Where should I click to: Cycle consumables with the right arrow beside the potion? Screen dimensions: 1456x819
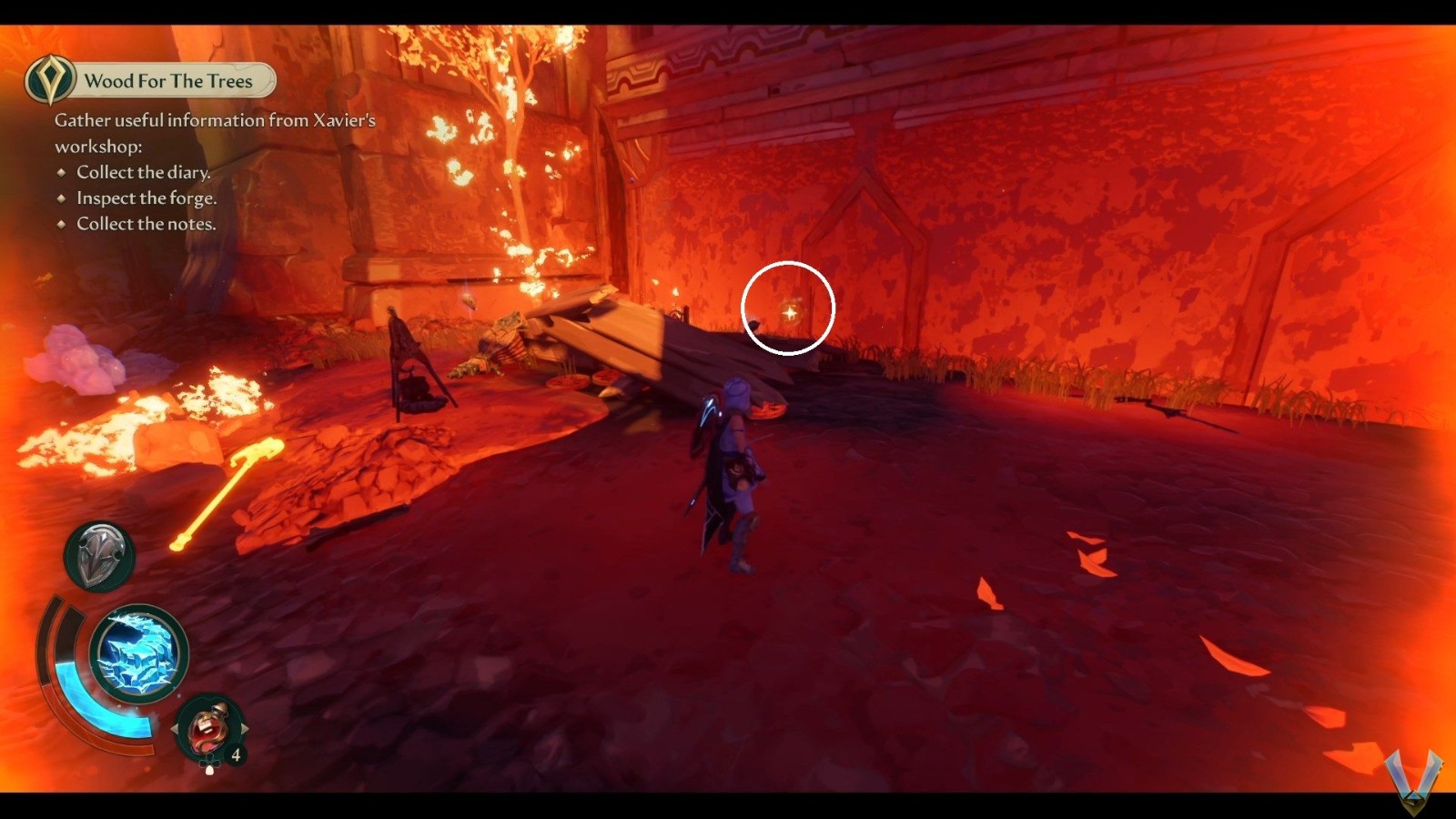click(245, 727)
